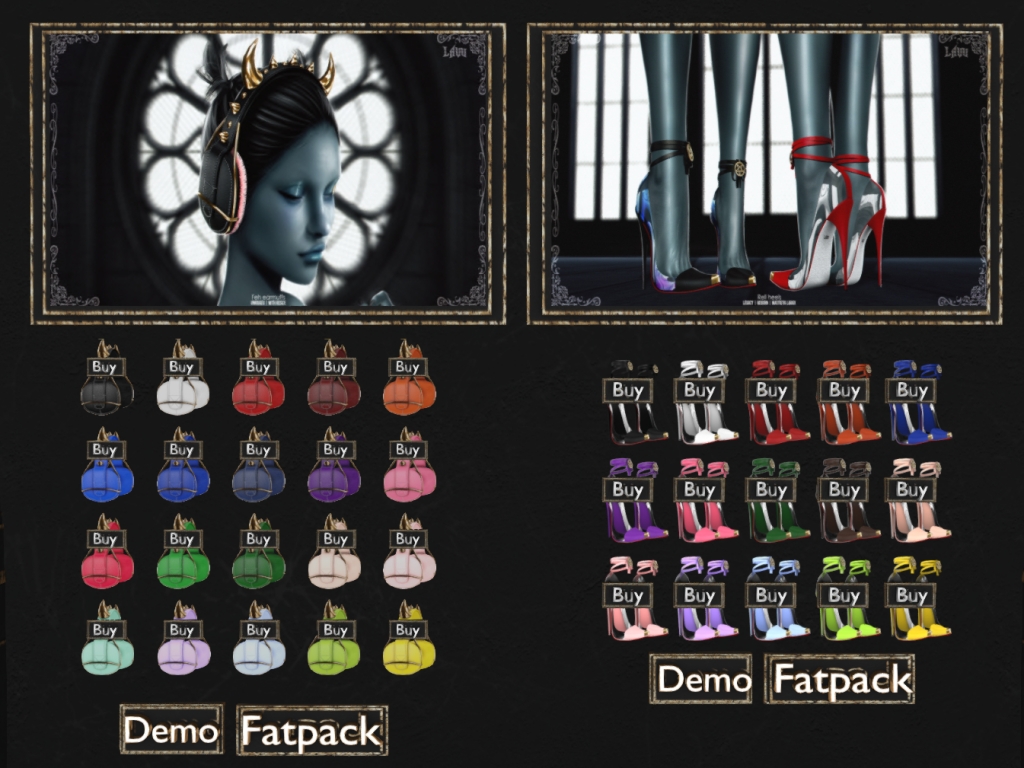This screenshot has width=1024, height=768.
Task: Choose the earmuffs Fatpack button
Action: [x=311, y=731]
